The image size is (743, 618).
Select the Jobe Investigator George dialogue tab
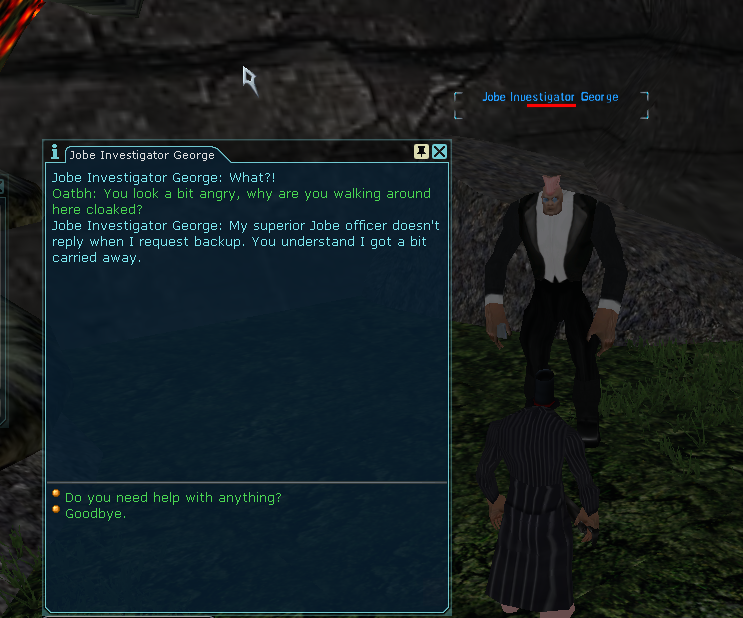click(141, 155)
